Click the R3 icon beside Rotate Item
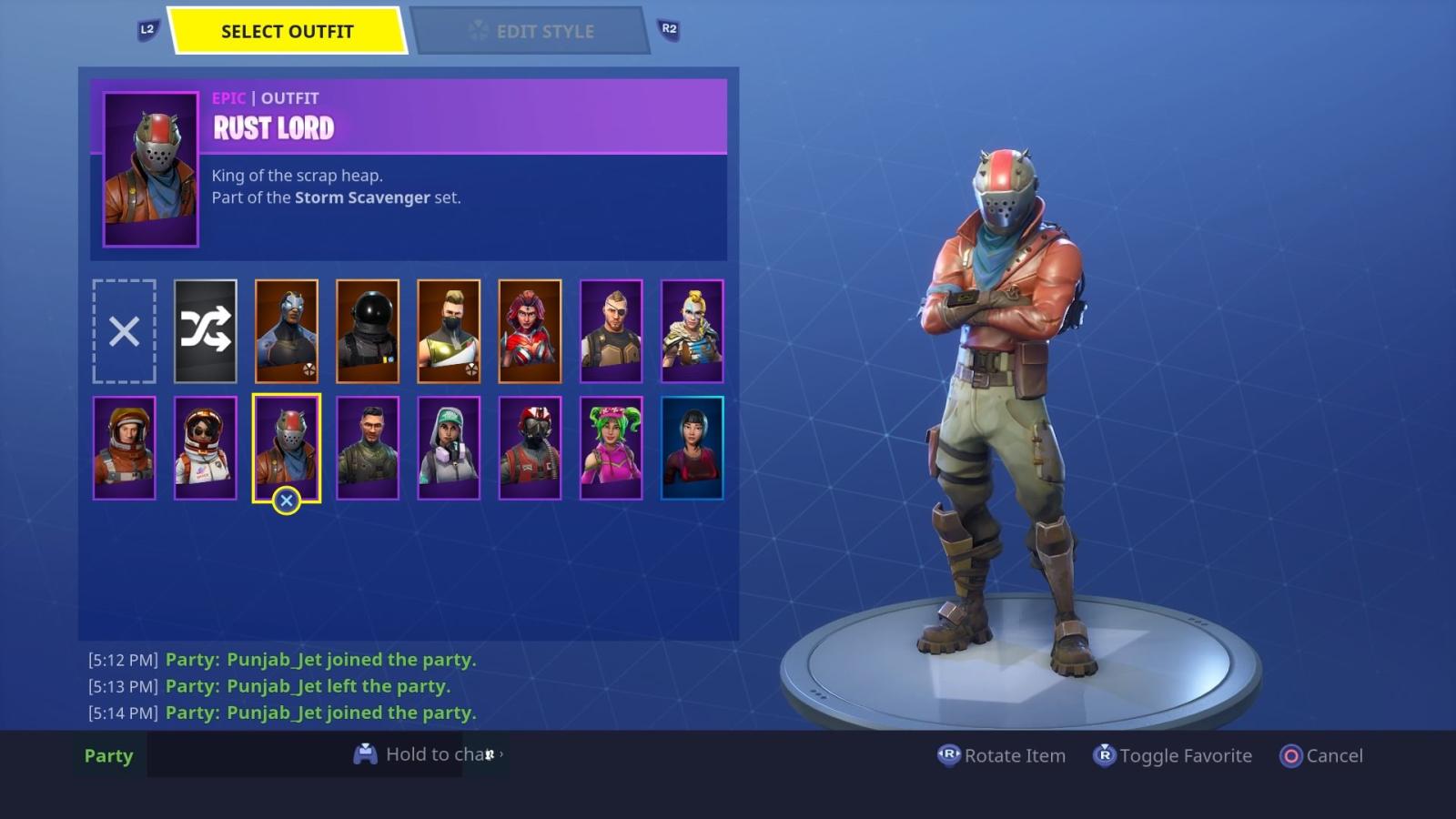 click(947, 755)
